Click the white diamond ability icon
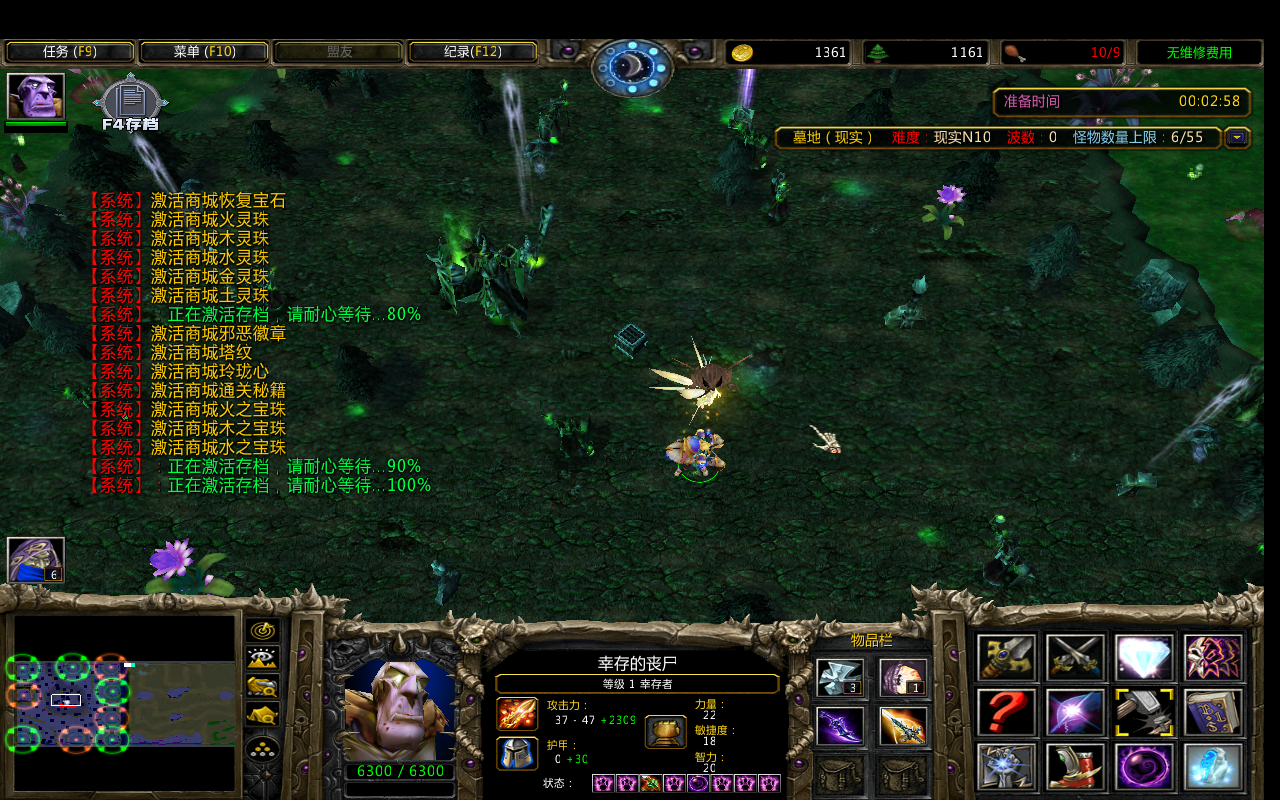Screen dimensions: 1280x800 point(1145,657)
